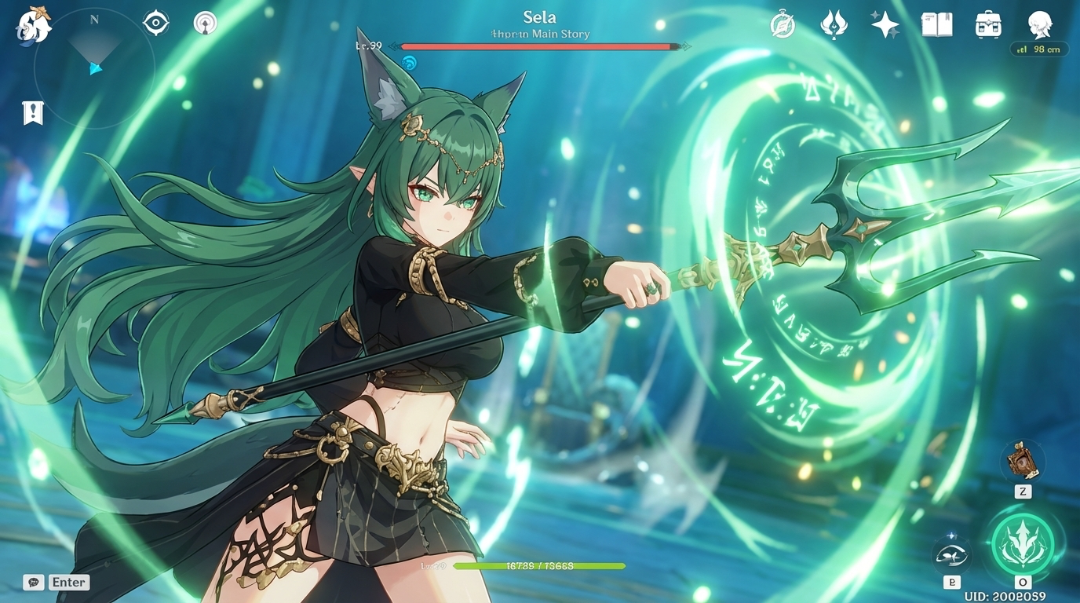
Task: Activate the glowing green trident burst skill
Action: 1022,544
